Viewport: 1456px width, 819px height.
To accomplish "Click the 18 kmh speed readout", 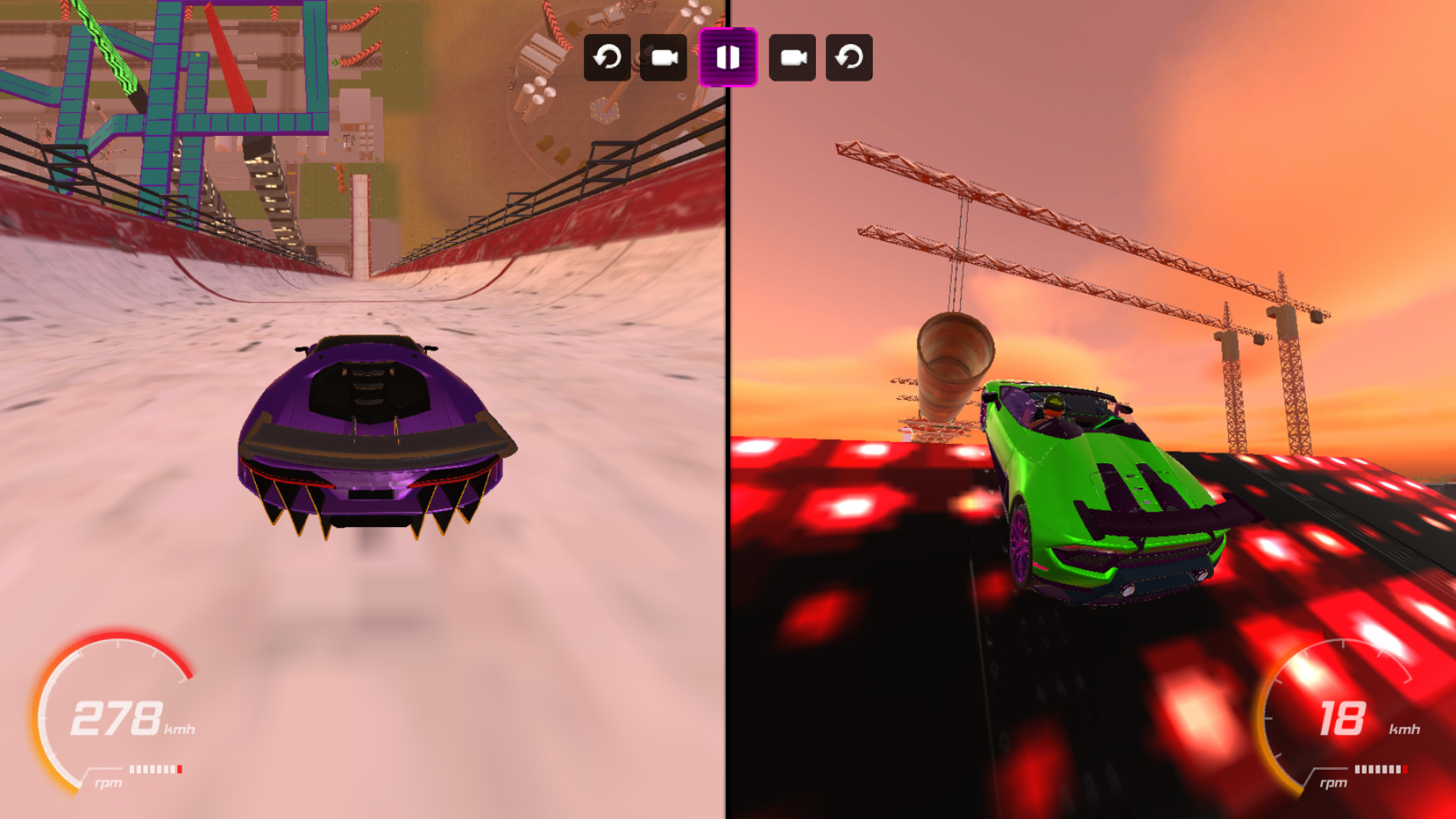I will tap(1343, 717).
